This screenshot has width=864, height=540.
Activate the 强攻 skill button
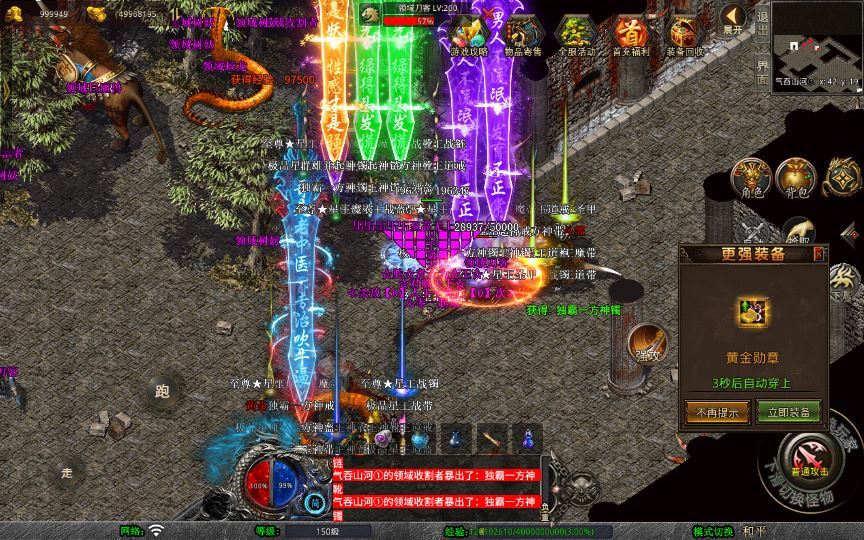pos(646,346)
